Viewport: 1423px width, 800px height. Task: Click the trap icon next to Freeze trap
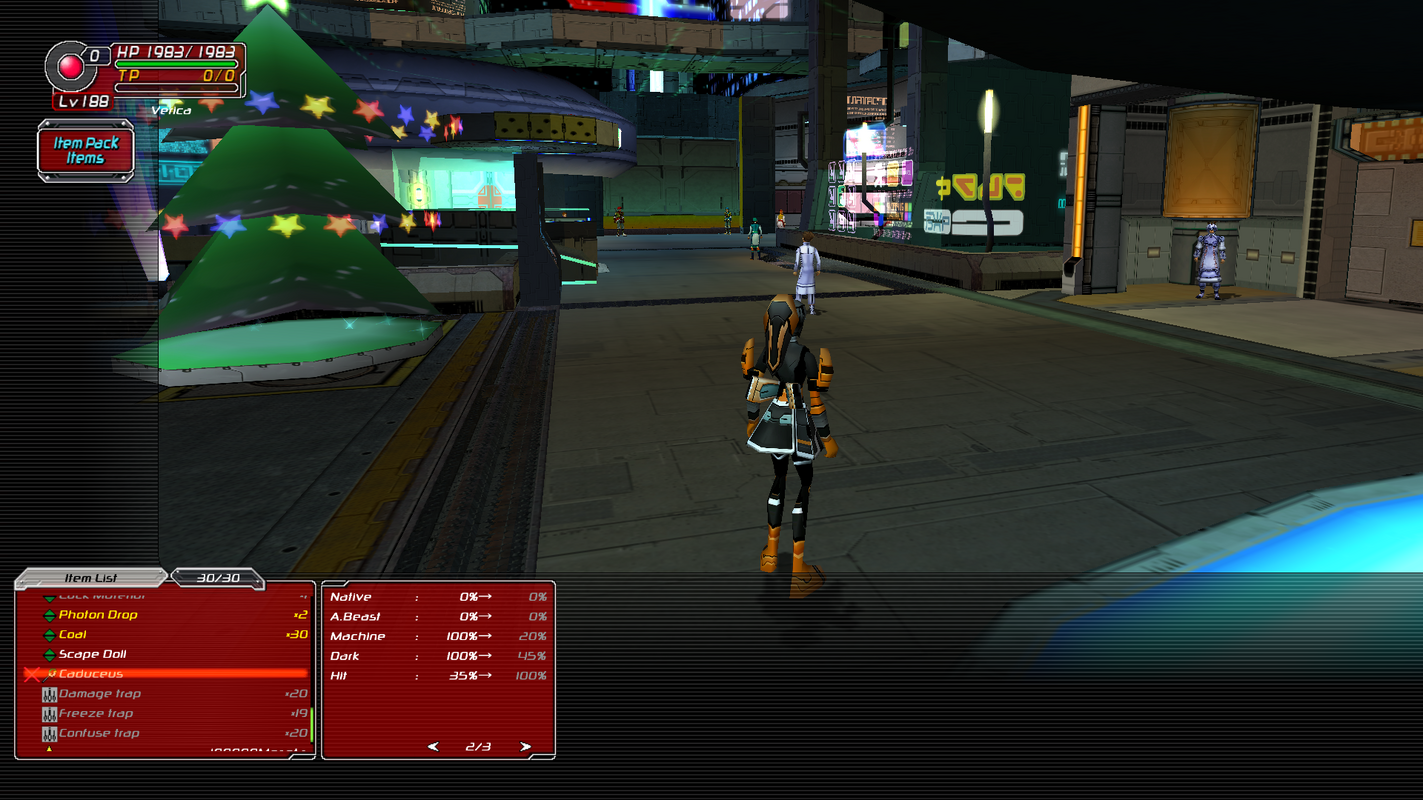click(x=51, y=713)
